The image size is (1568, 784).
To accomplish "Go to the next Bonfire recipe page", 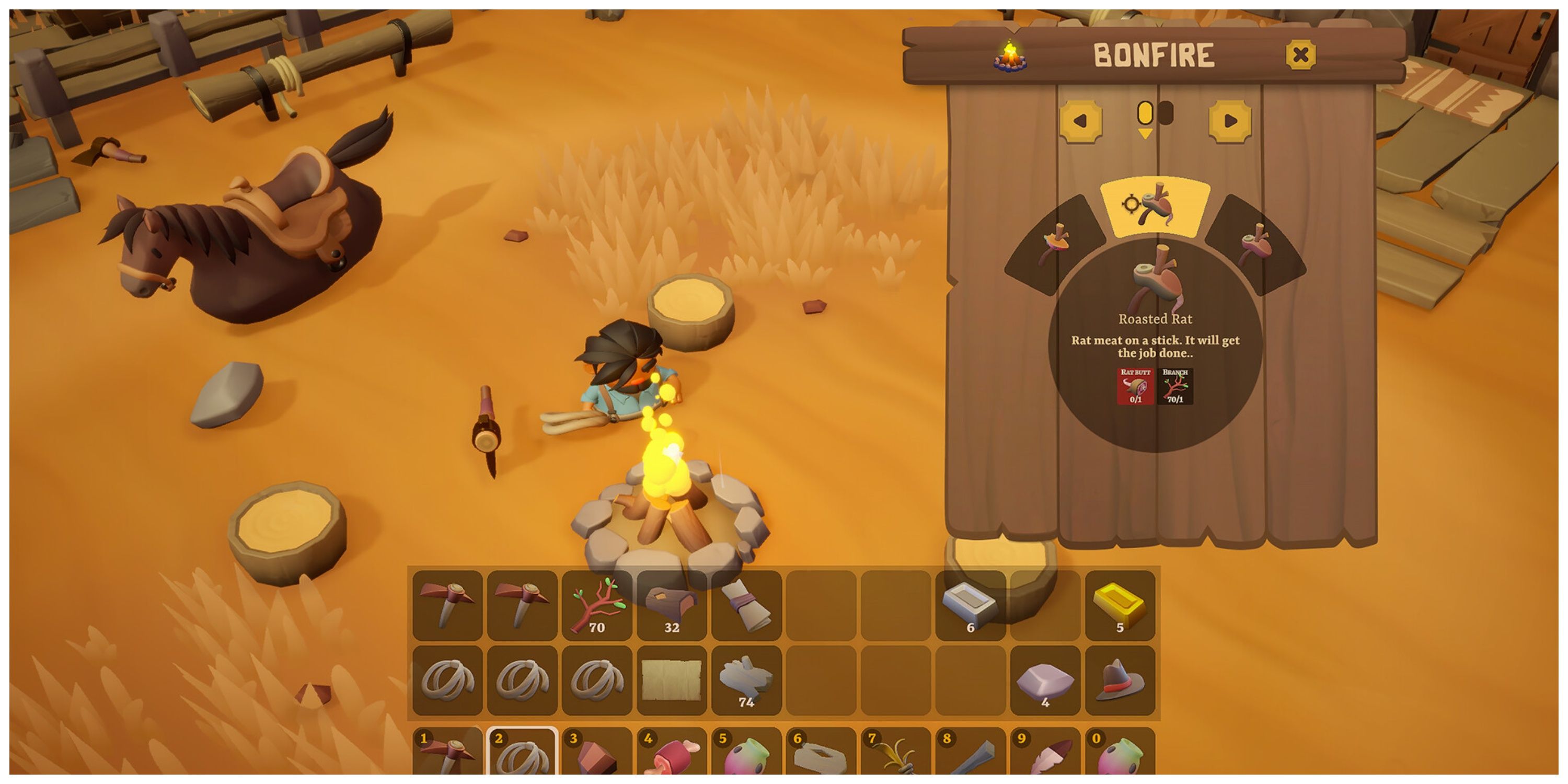I will (1229, 121).
